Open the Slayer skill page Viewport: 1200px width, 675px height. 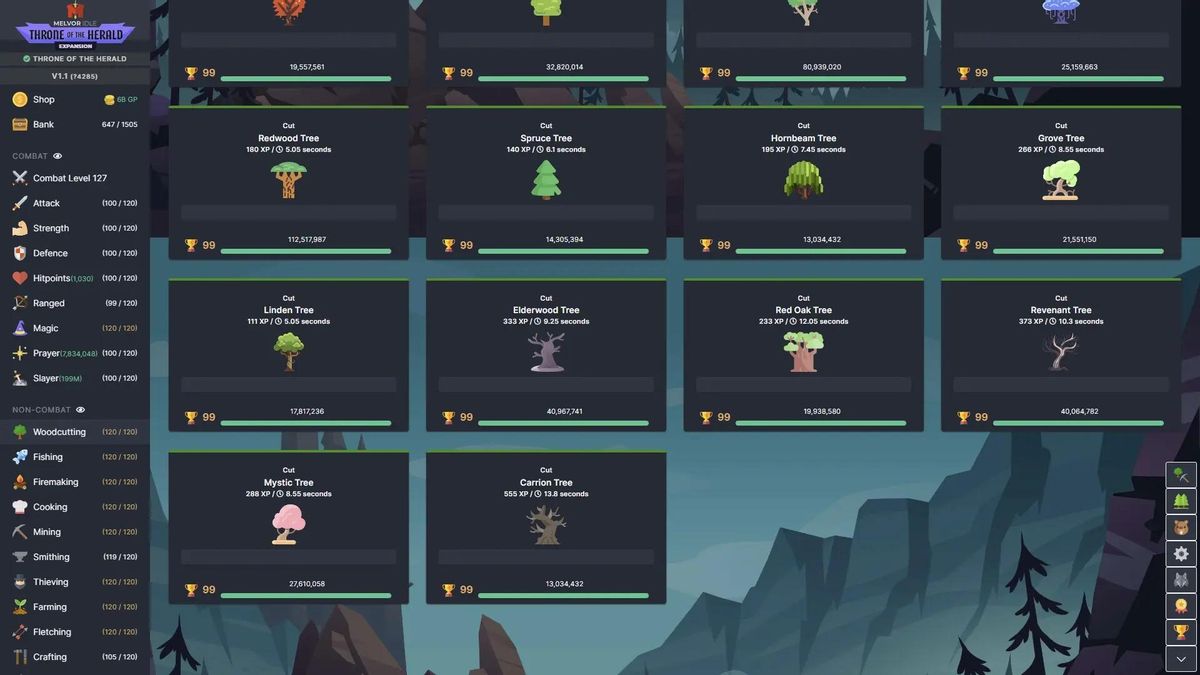point(47,378)
